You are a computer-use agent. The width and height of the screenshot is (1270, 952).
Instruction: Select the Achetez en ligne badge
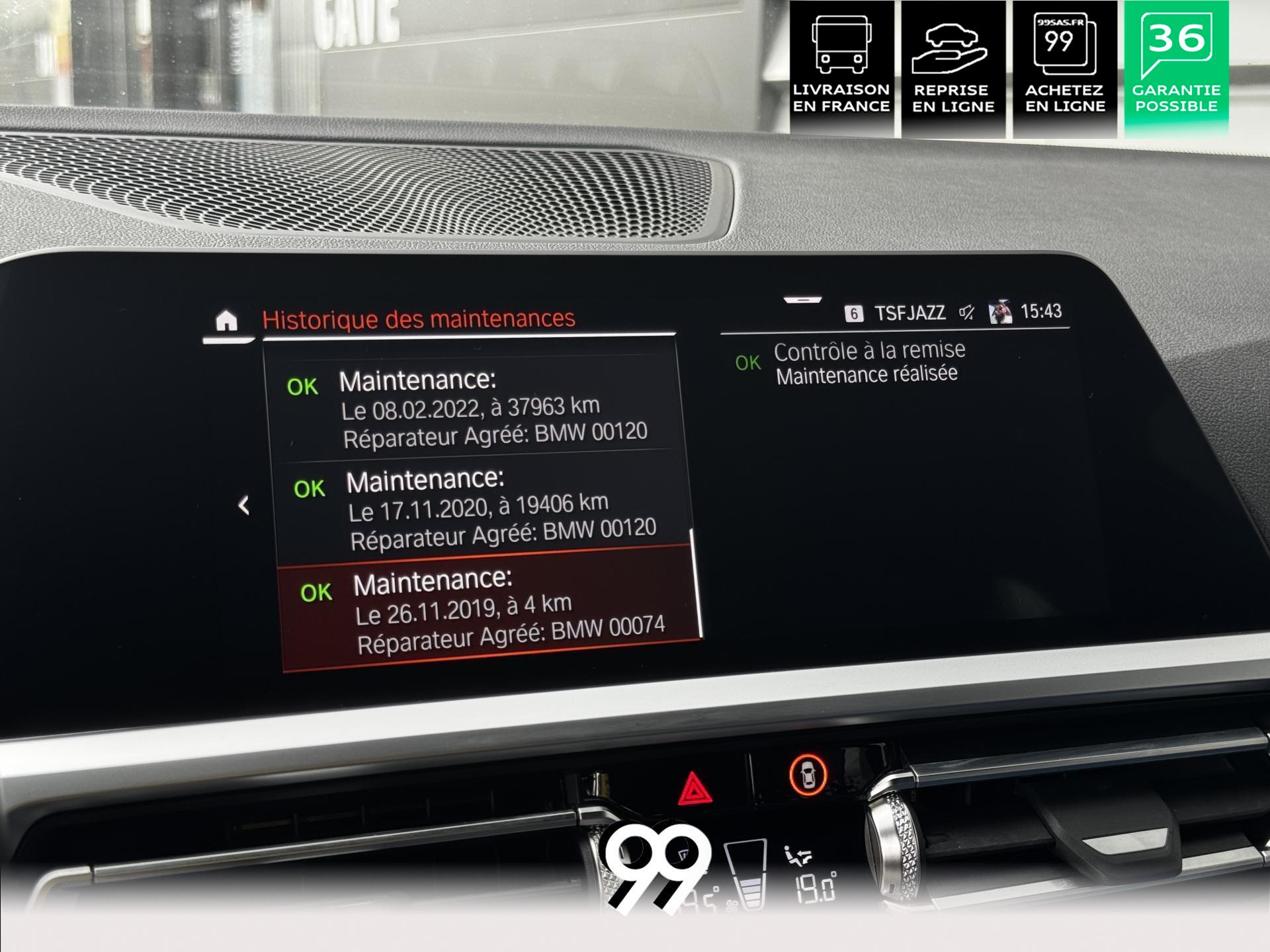point(1065,68)
